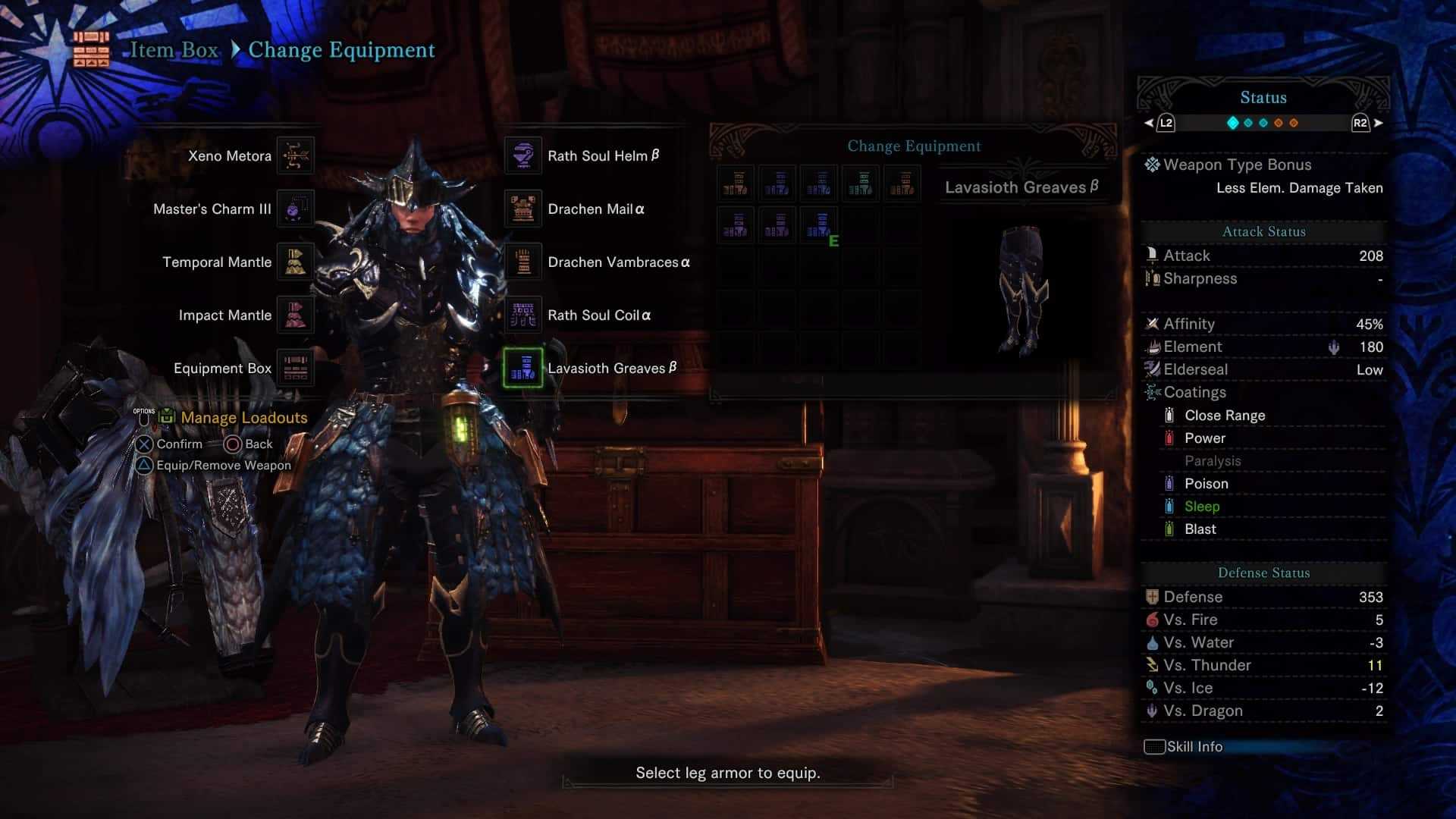The height and width of the screenshot is (819, 1456).
Task: Open Manage Loadouts
Action: (243, 418)
